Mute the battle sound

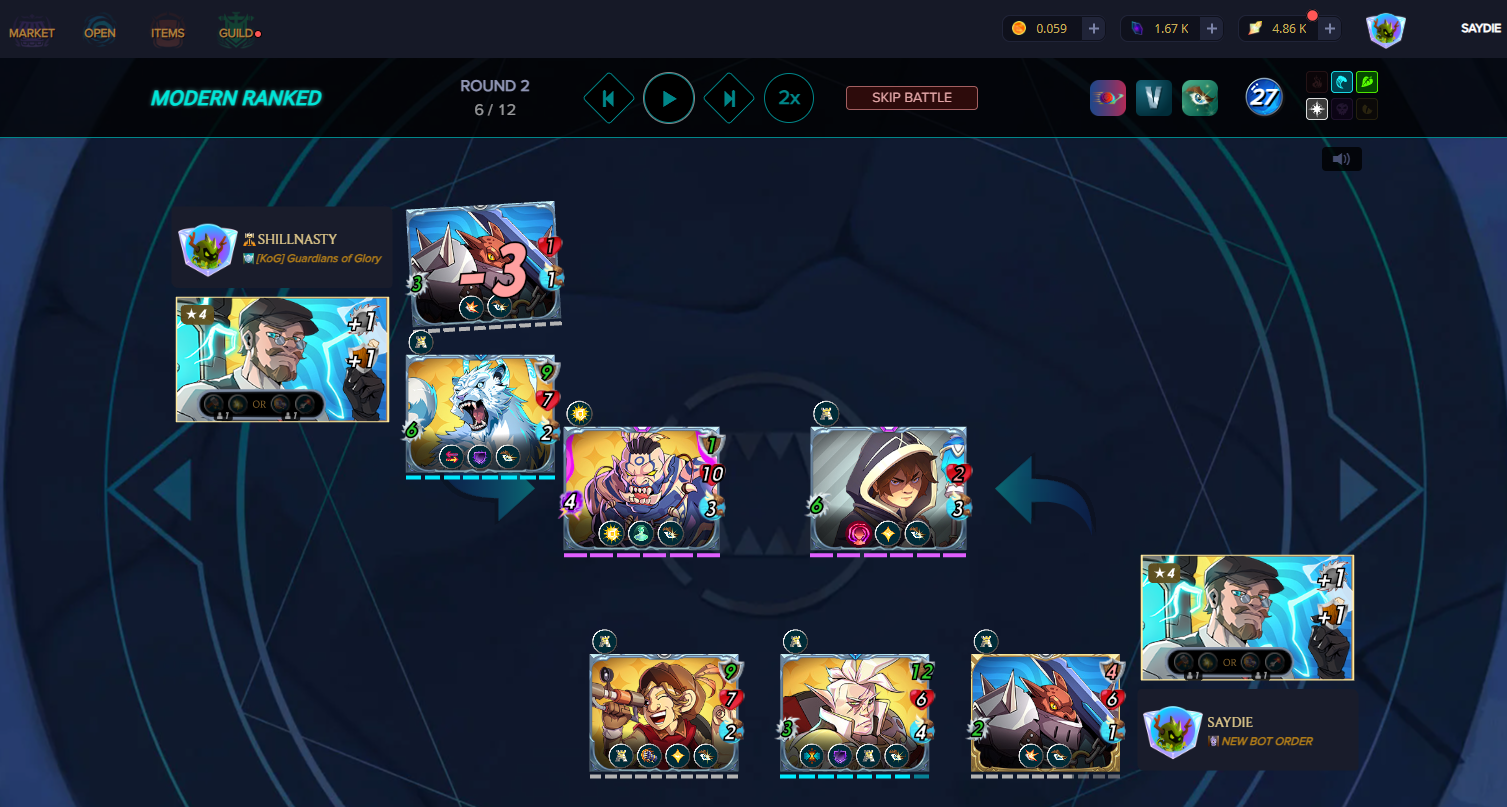tap(1341, 159)
